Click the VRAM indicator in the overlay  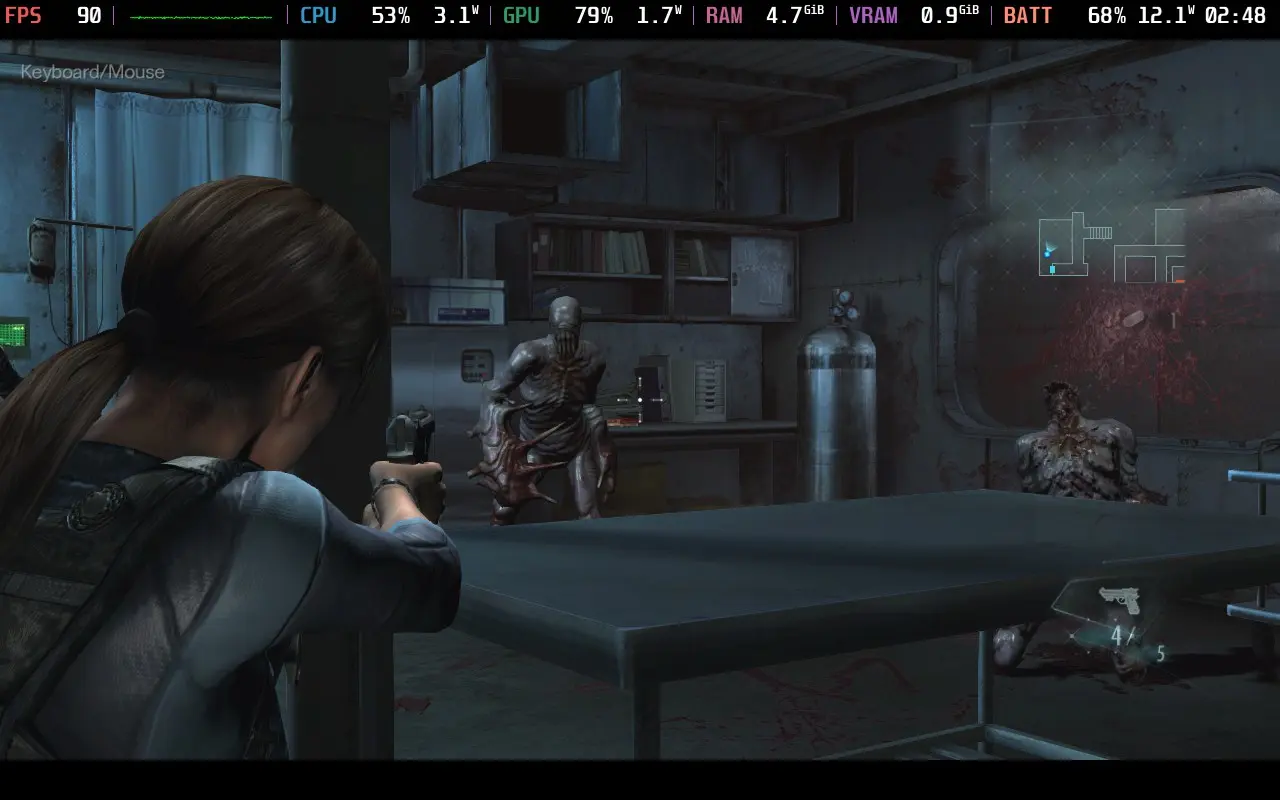(873, 15)
